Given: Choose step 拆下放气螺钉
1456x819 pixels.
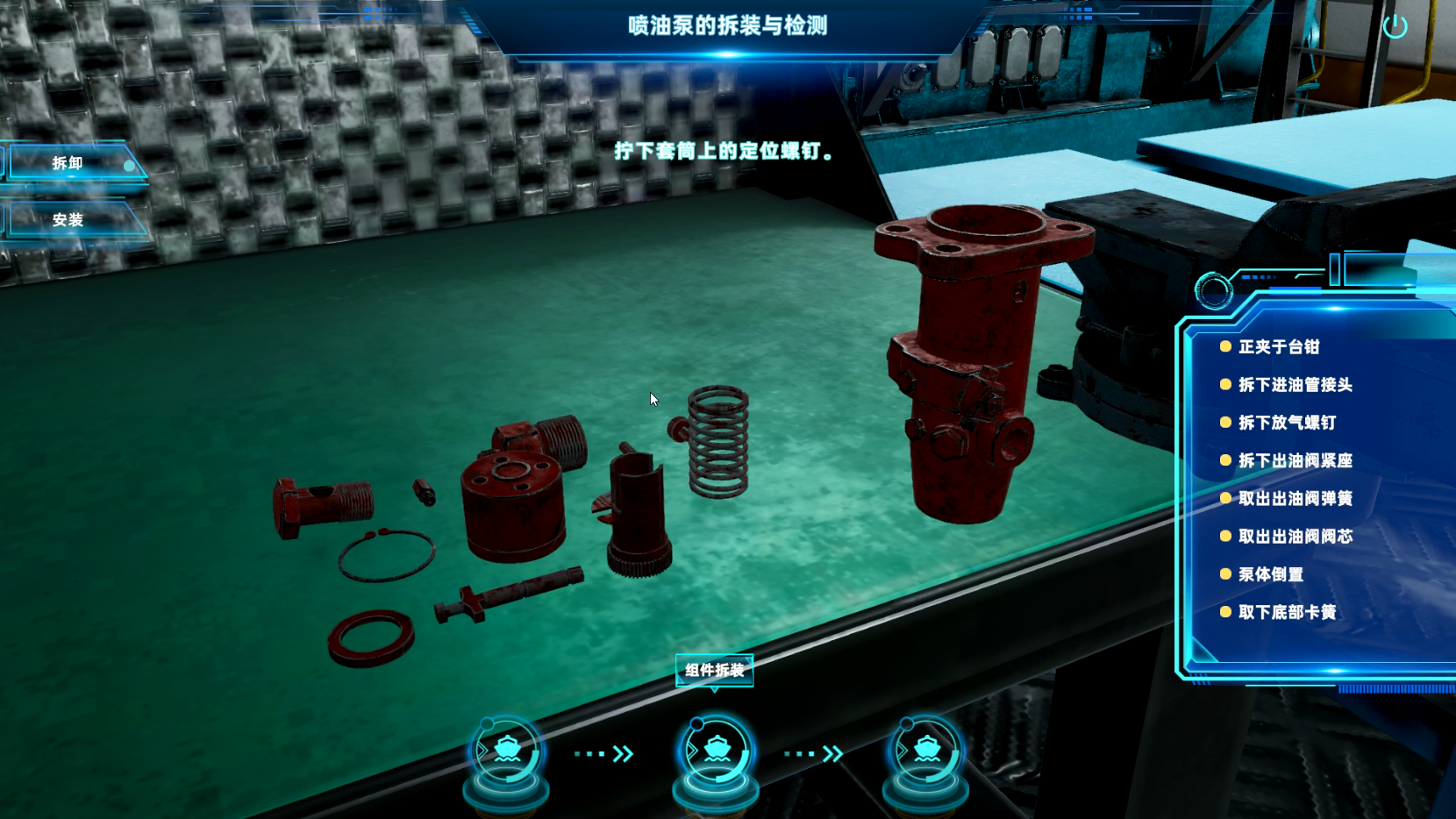Looking at the screenshot, I should coord(1287,423).
